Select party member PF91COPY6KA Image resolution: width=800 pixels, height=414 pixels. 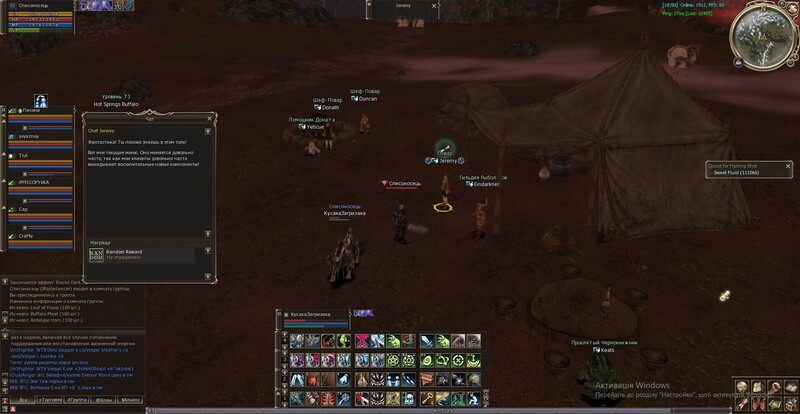[34, 183]
